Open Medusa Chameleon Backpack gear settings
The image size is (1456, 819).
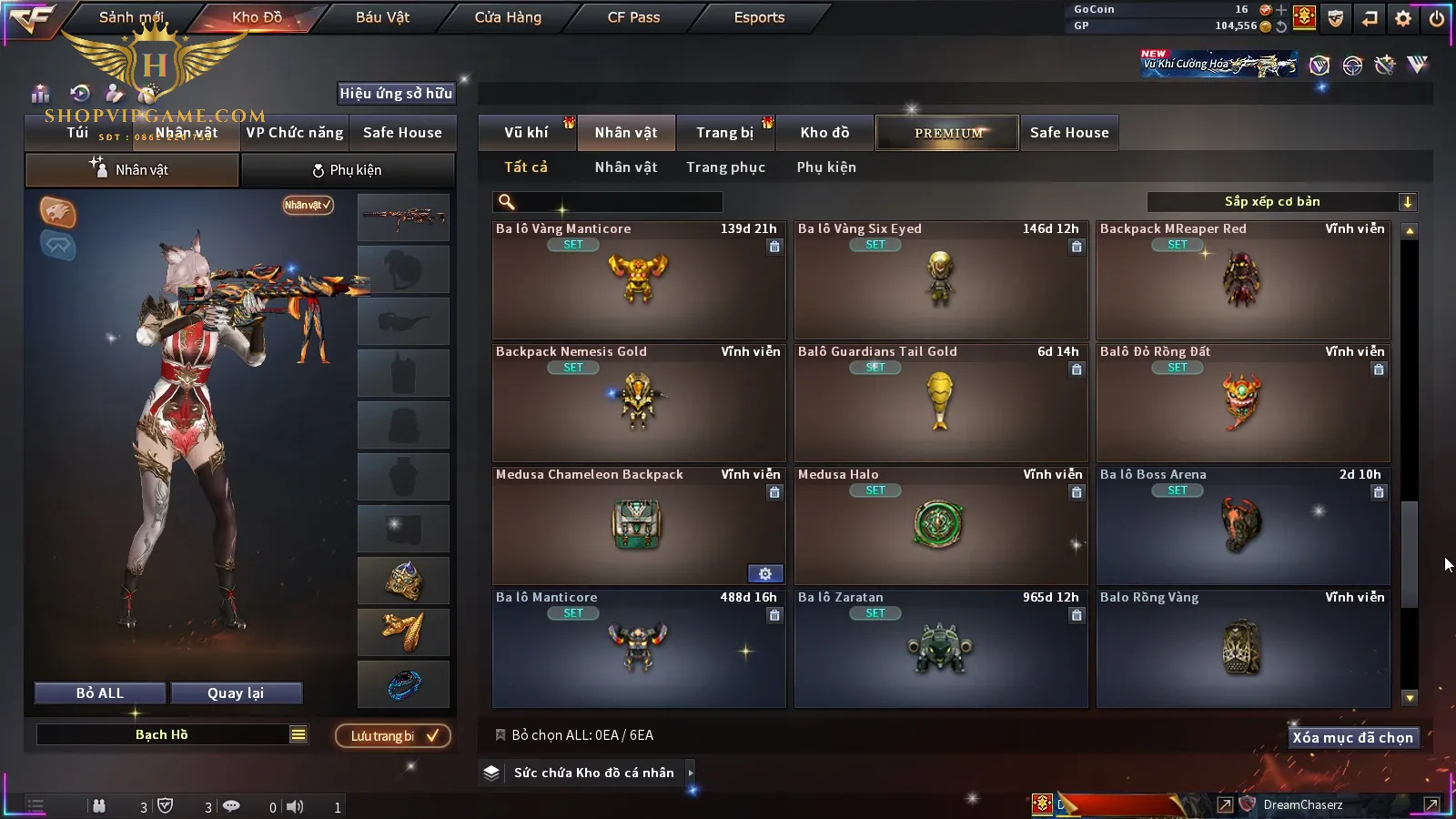tap(765, 574)
